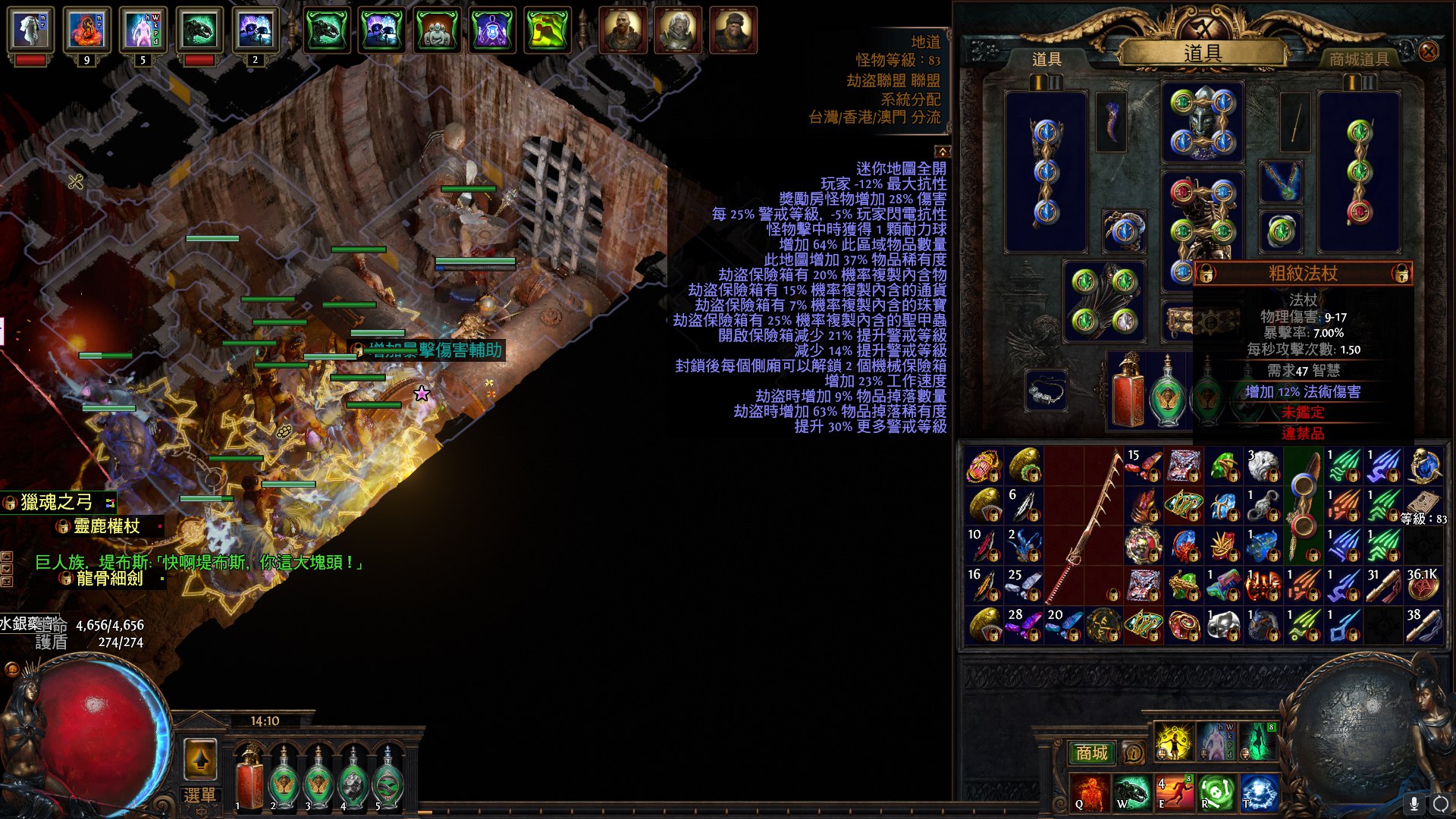Close the inventory panel

[x=1428, y=52]
